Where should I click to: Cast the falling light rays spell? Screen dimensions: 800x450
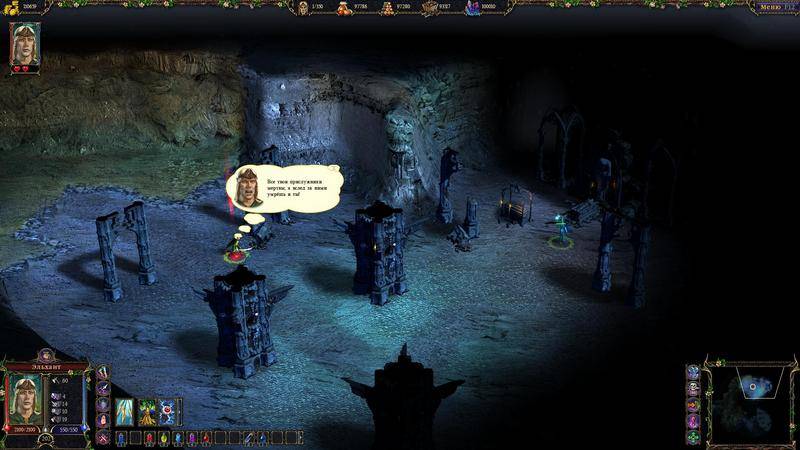point(125,412)
